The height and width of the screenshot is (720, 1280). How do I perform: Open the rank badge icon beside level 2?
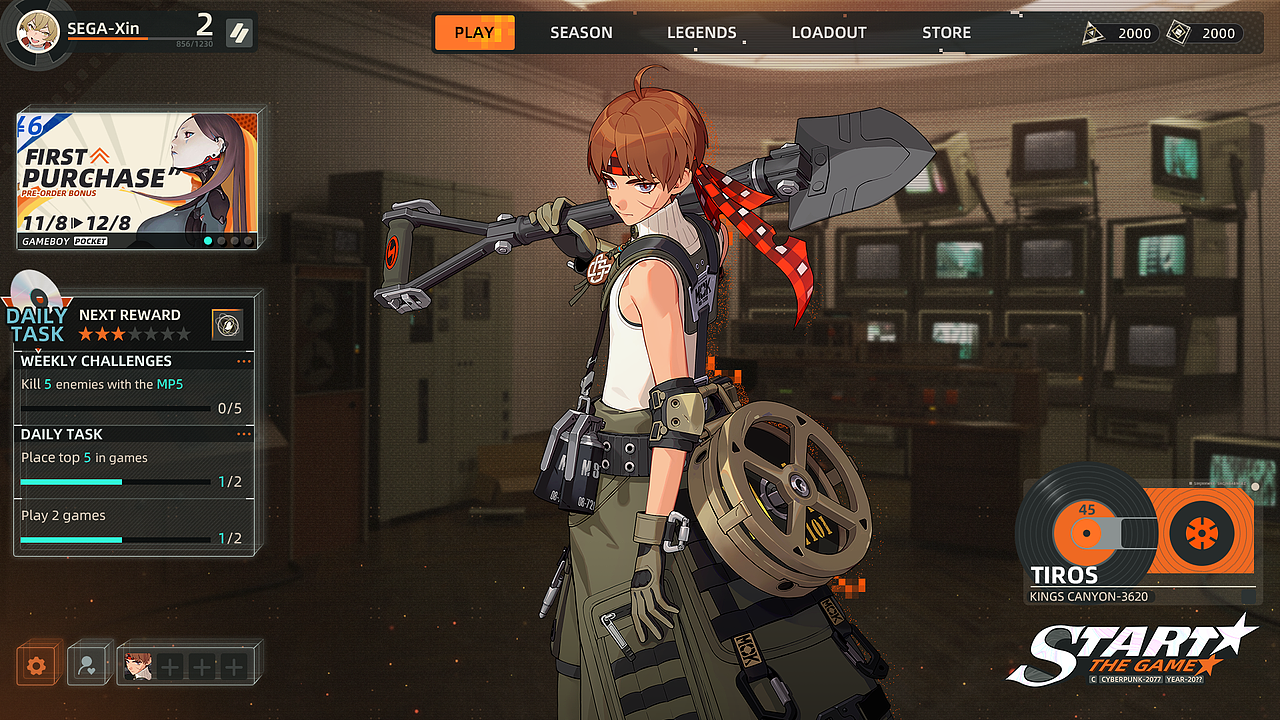click(239, 33)
